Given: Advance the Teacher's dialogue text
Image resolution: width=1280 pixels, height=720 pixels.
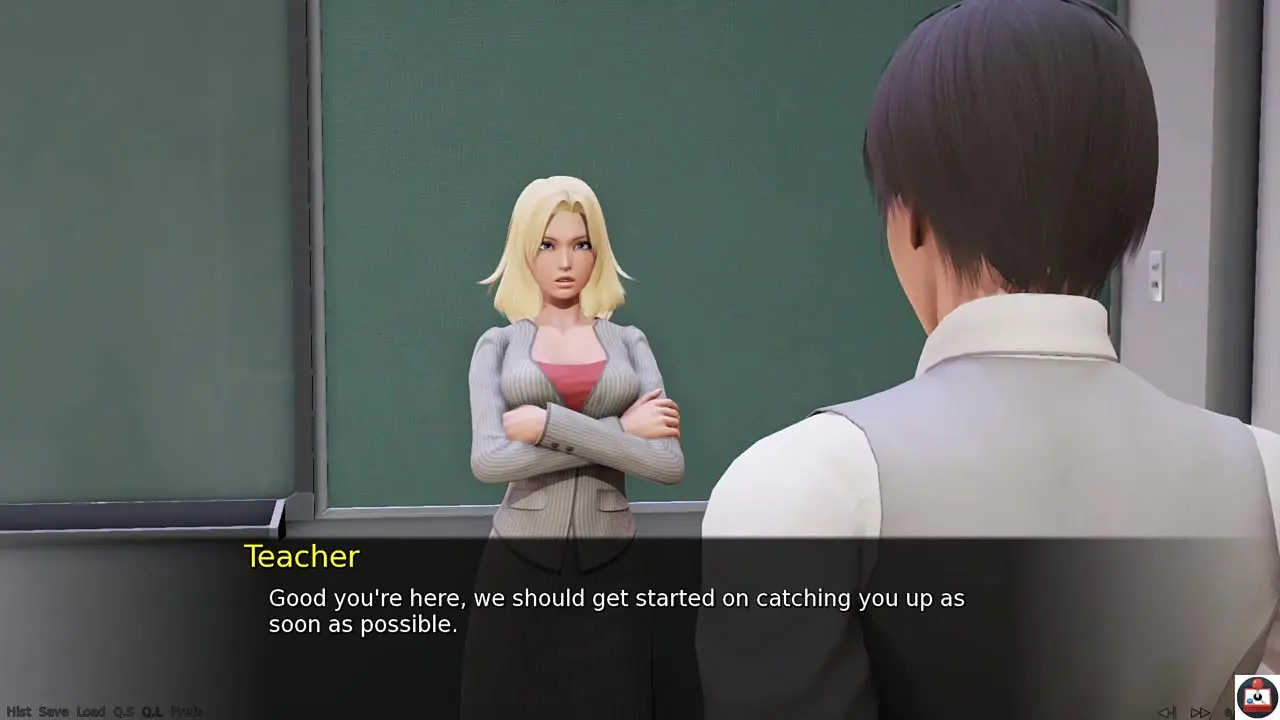Looking at the screenshot, I should point(616,611).
